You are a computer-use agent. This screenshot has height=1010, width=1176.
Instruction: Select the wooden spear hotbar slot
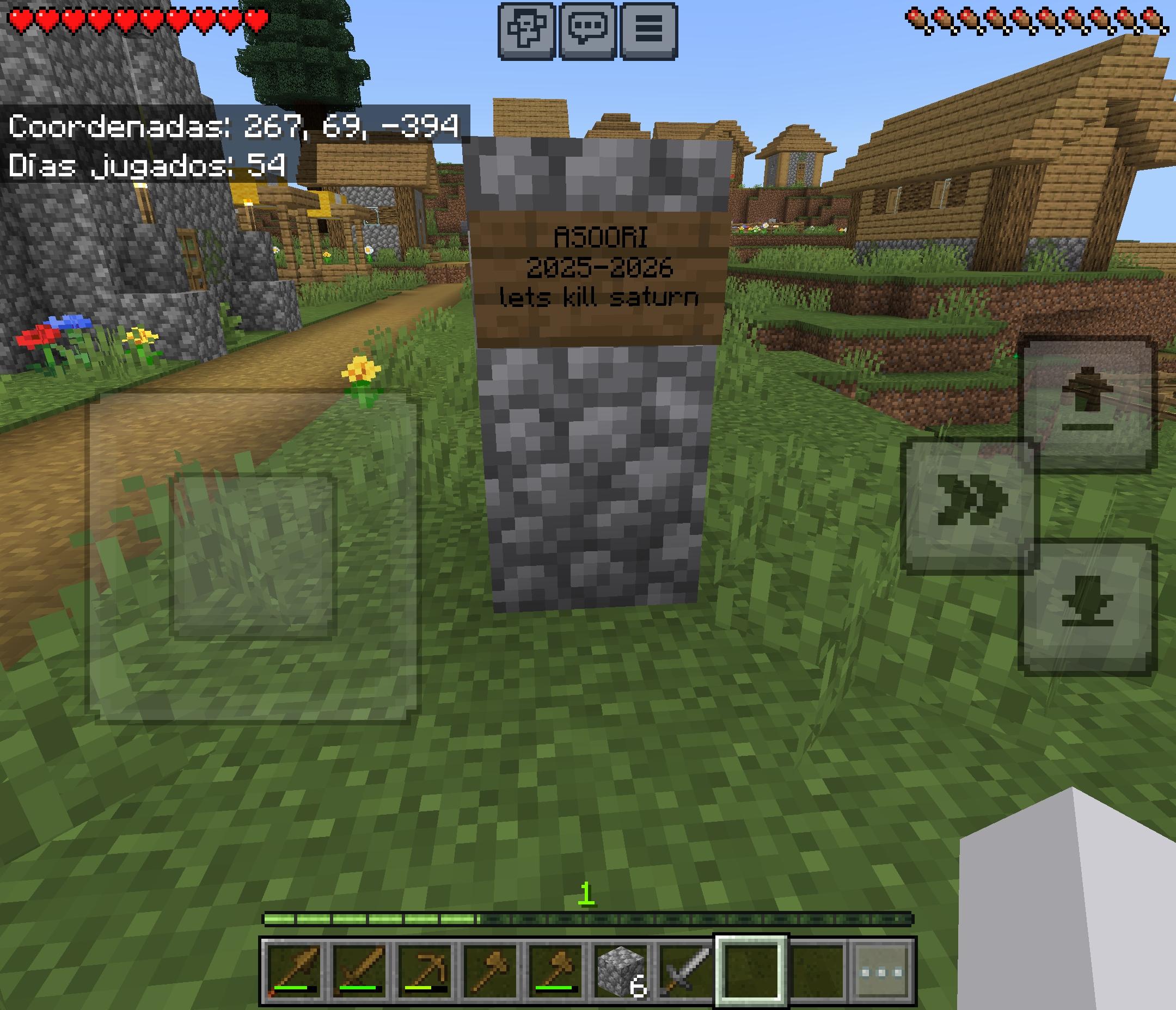click(295, 972)
